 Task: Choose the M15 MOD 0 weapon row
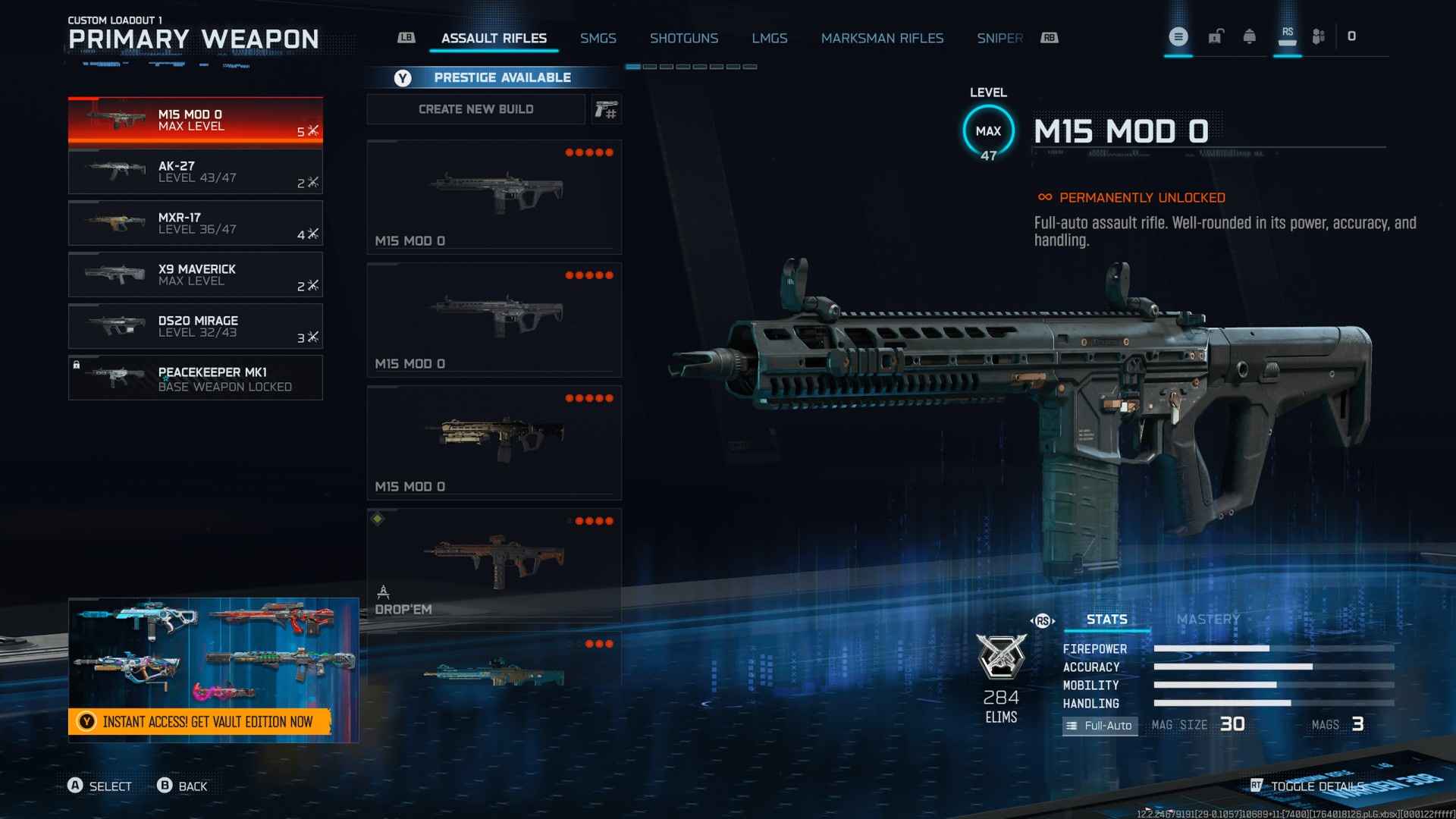pos(195,120)
